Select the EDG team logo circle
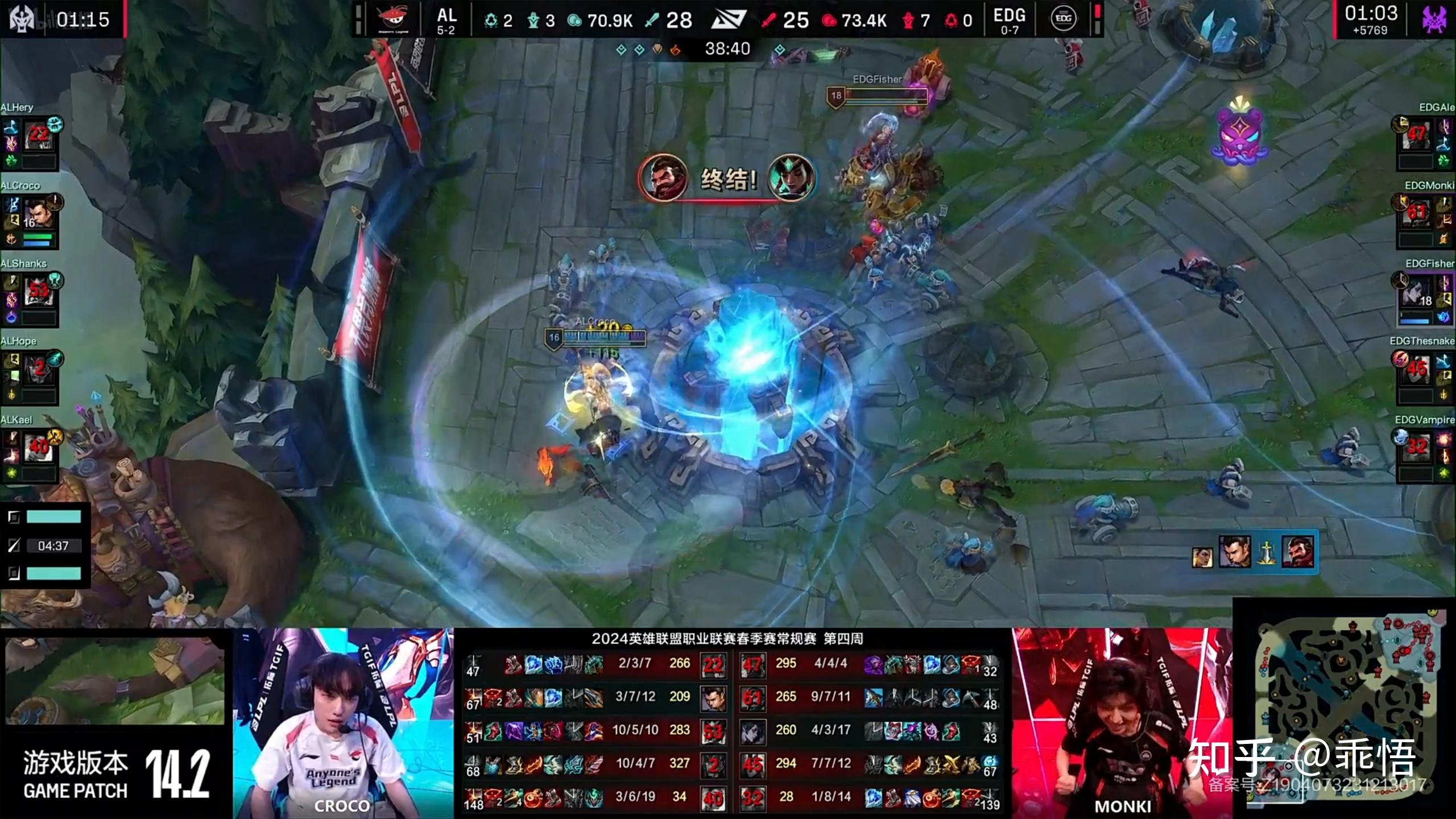1456x819 pixels. pos(1062,19)
